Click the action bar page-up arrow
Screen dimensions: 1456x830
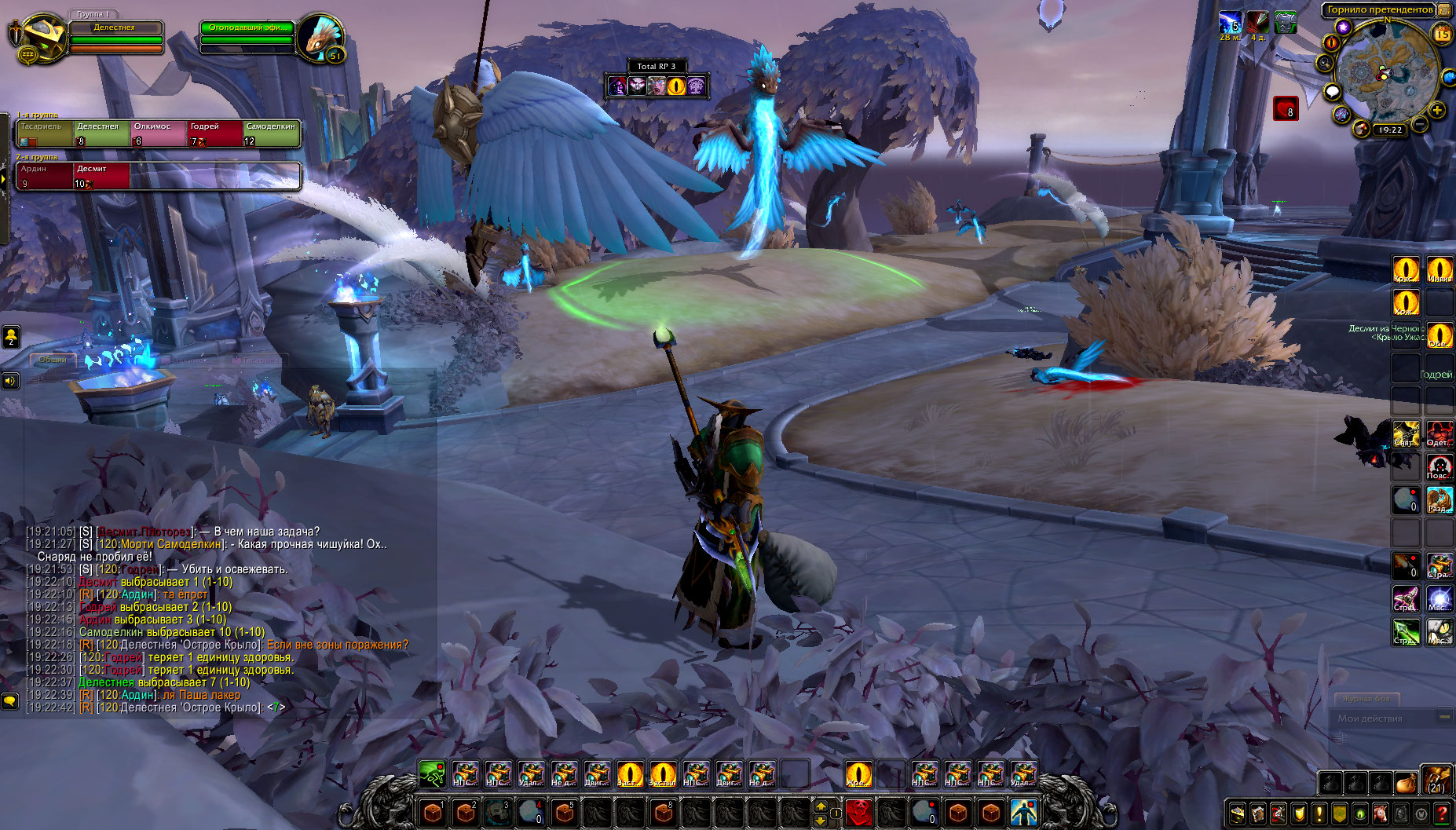[x=821, y=806]
